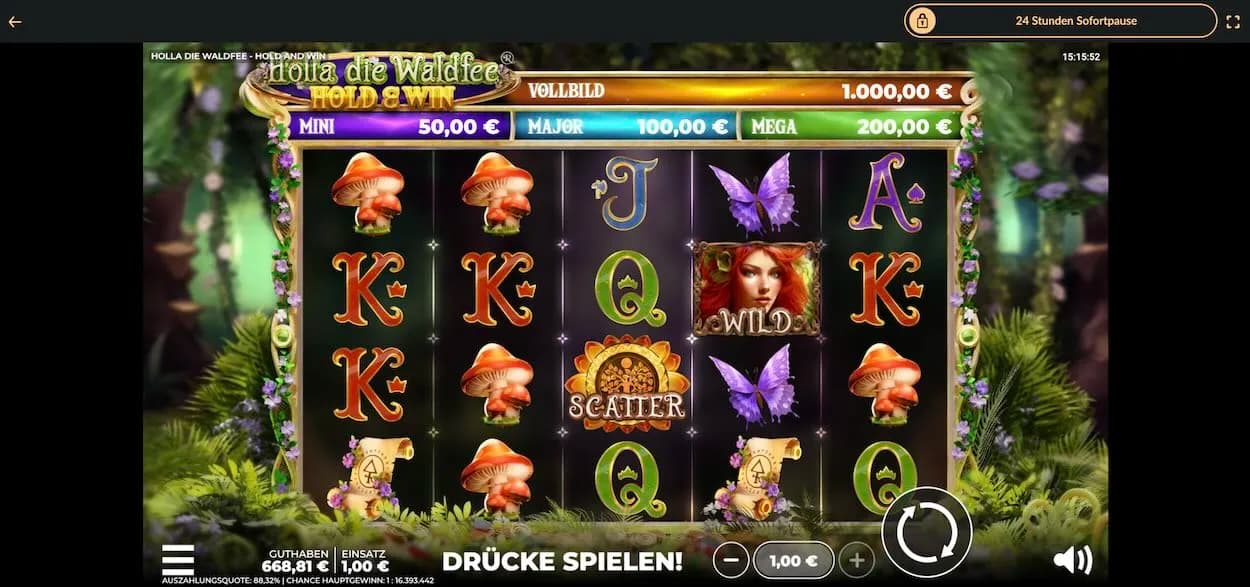This screenshot has height=587, width=1250.
Task: Activate the 24 Stunden Sofortpause button
Action: (x=1060, y=20)
